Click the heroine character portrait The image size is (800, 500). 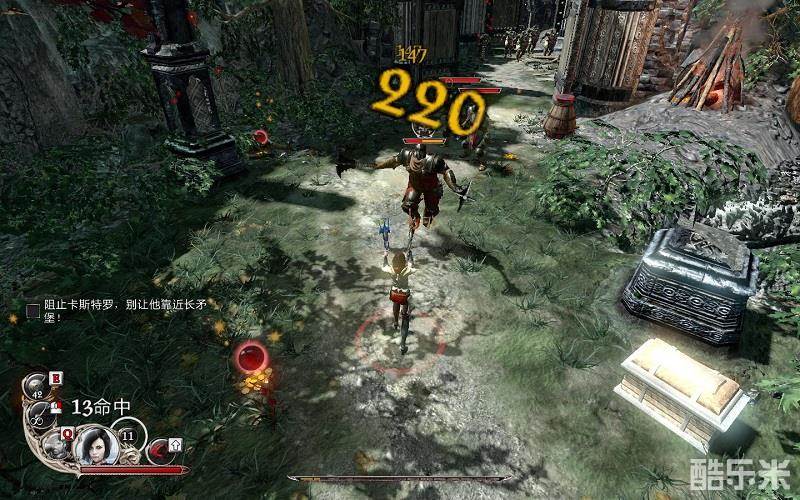click(97, 444)
